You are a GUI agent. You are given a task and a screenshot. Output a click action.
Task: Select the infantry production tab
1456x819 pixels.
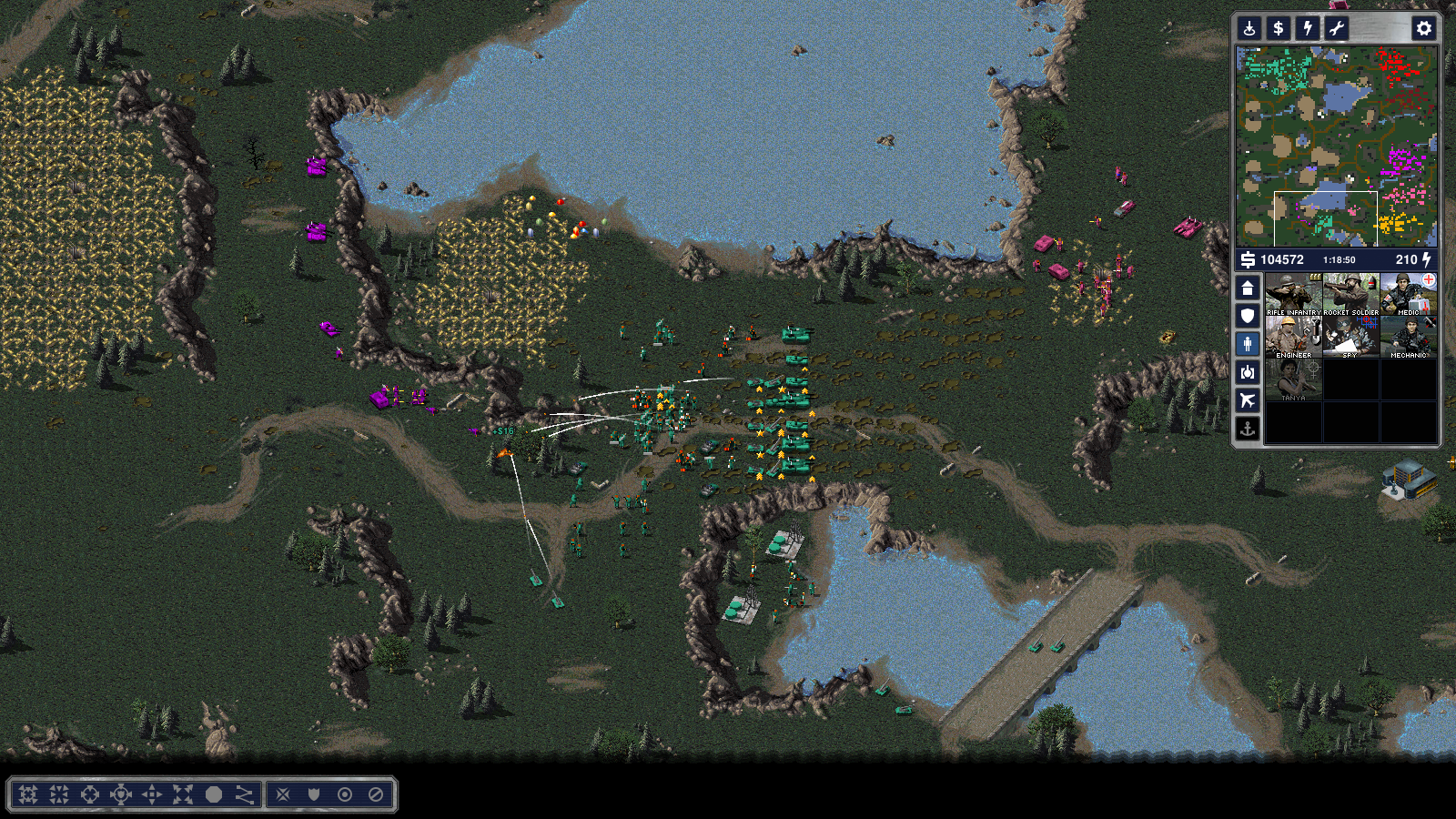tap(1248, 344)
